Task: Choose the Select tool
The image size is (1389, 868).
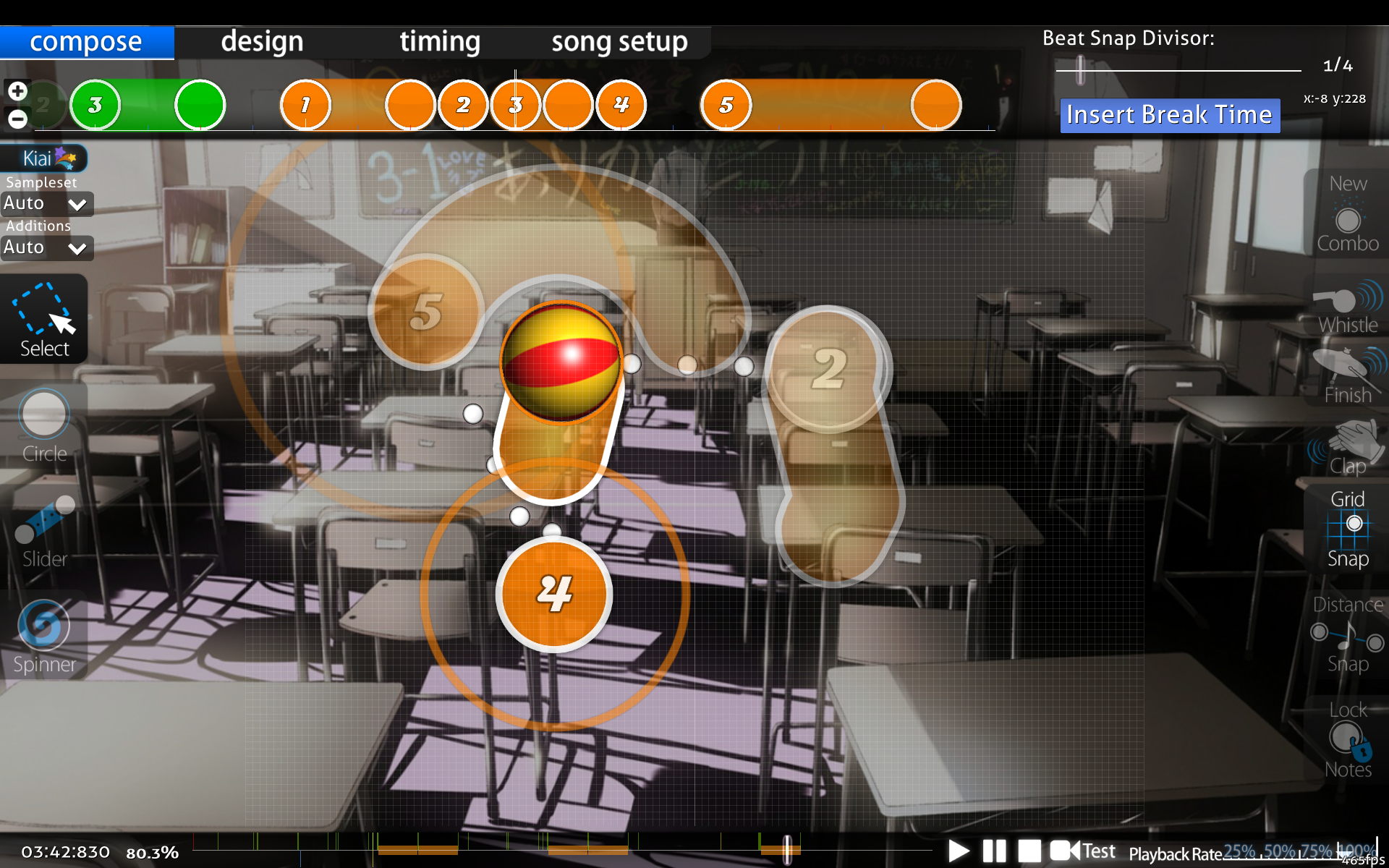Action: [44, 320]
